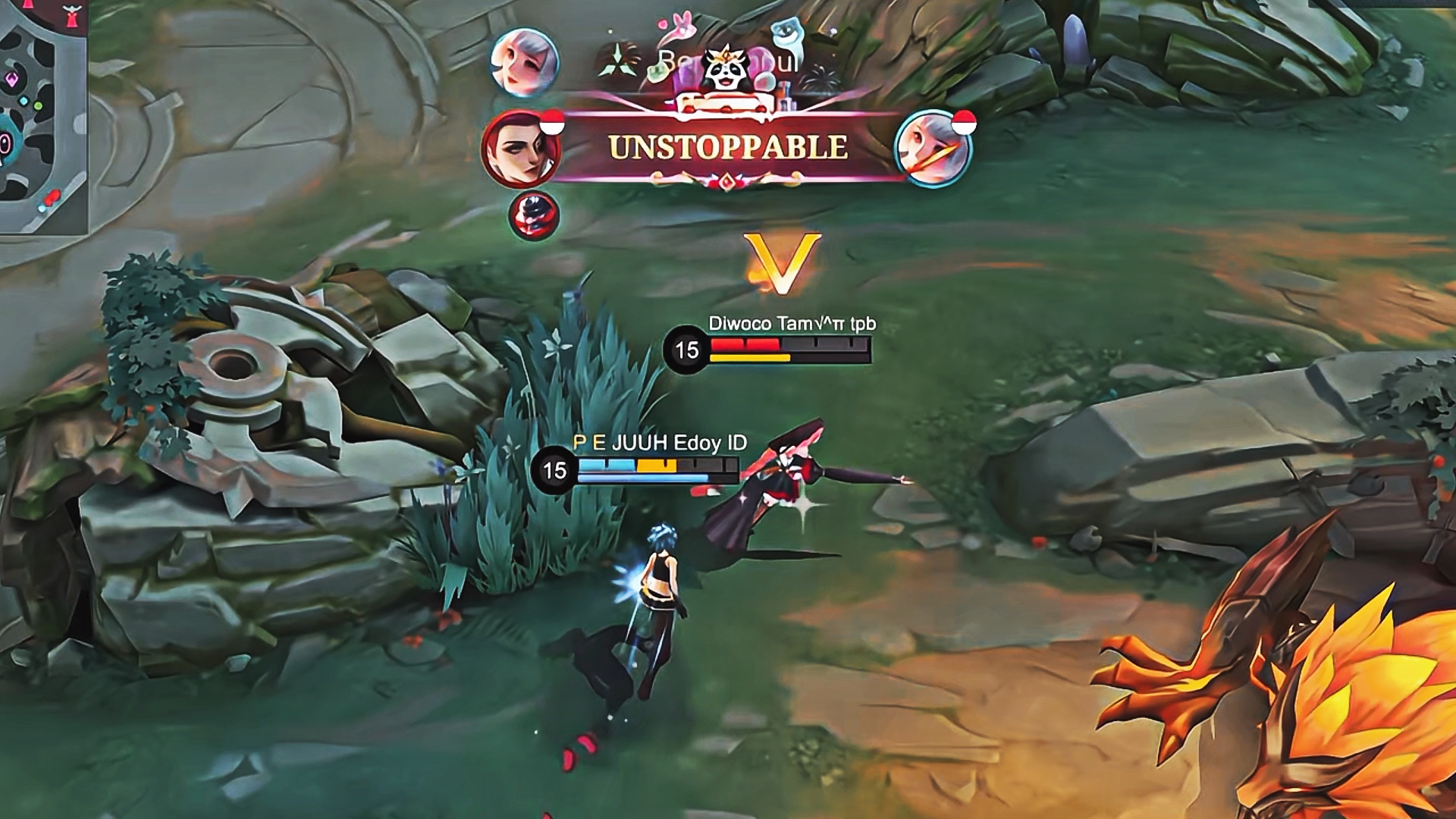This screenshot has height=819, width=1456.
Task: Select the slain hero portrait beside UNSTOPPABLE
Action: click(933, 149)
